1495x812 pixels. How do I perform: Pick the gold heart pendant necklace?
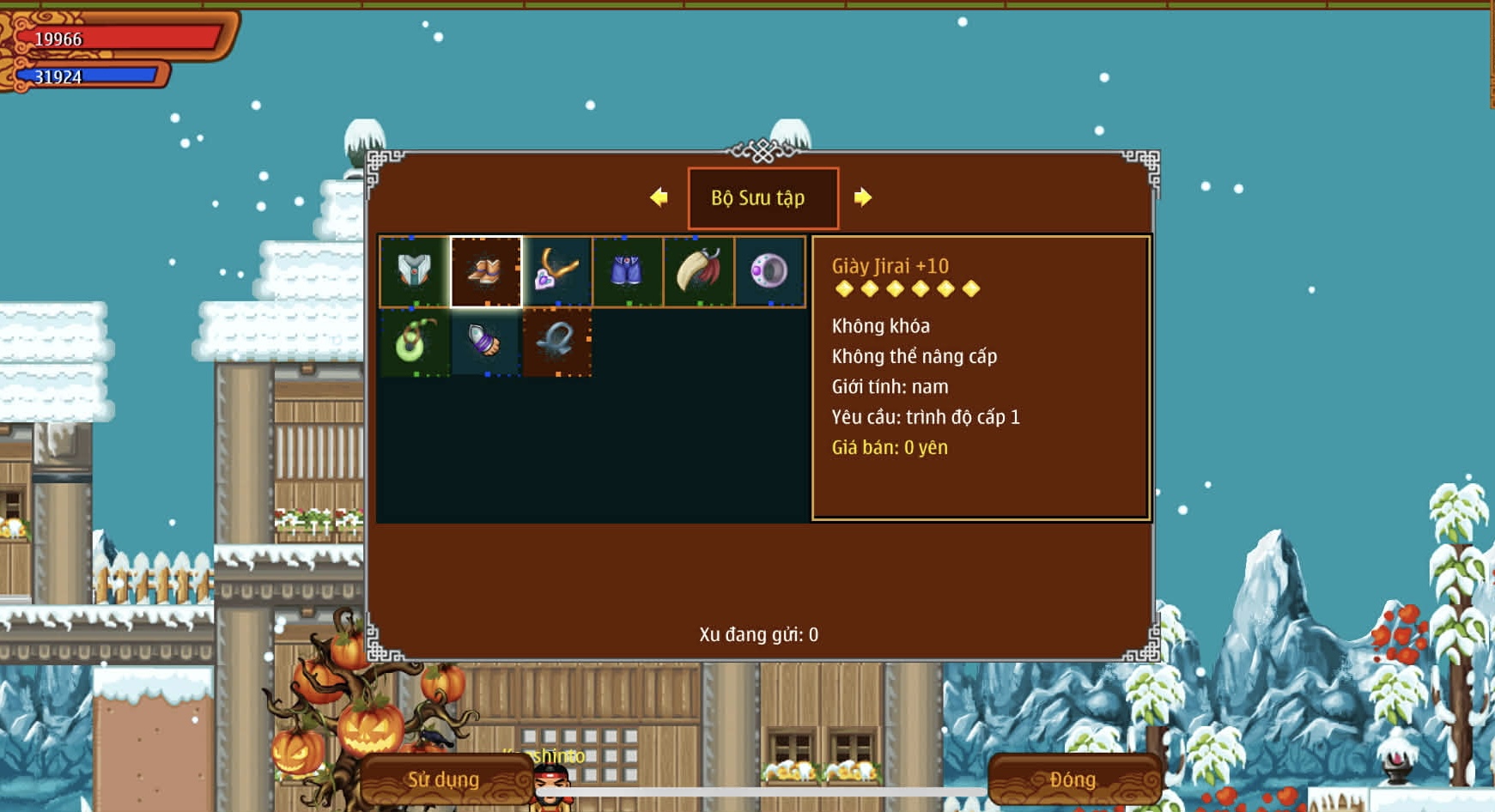coord(556,271)
